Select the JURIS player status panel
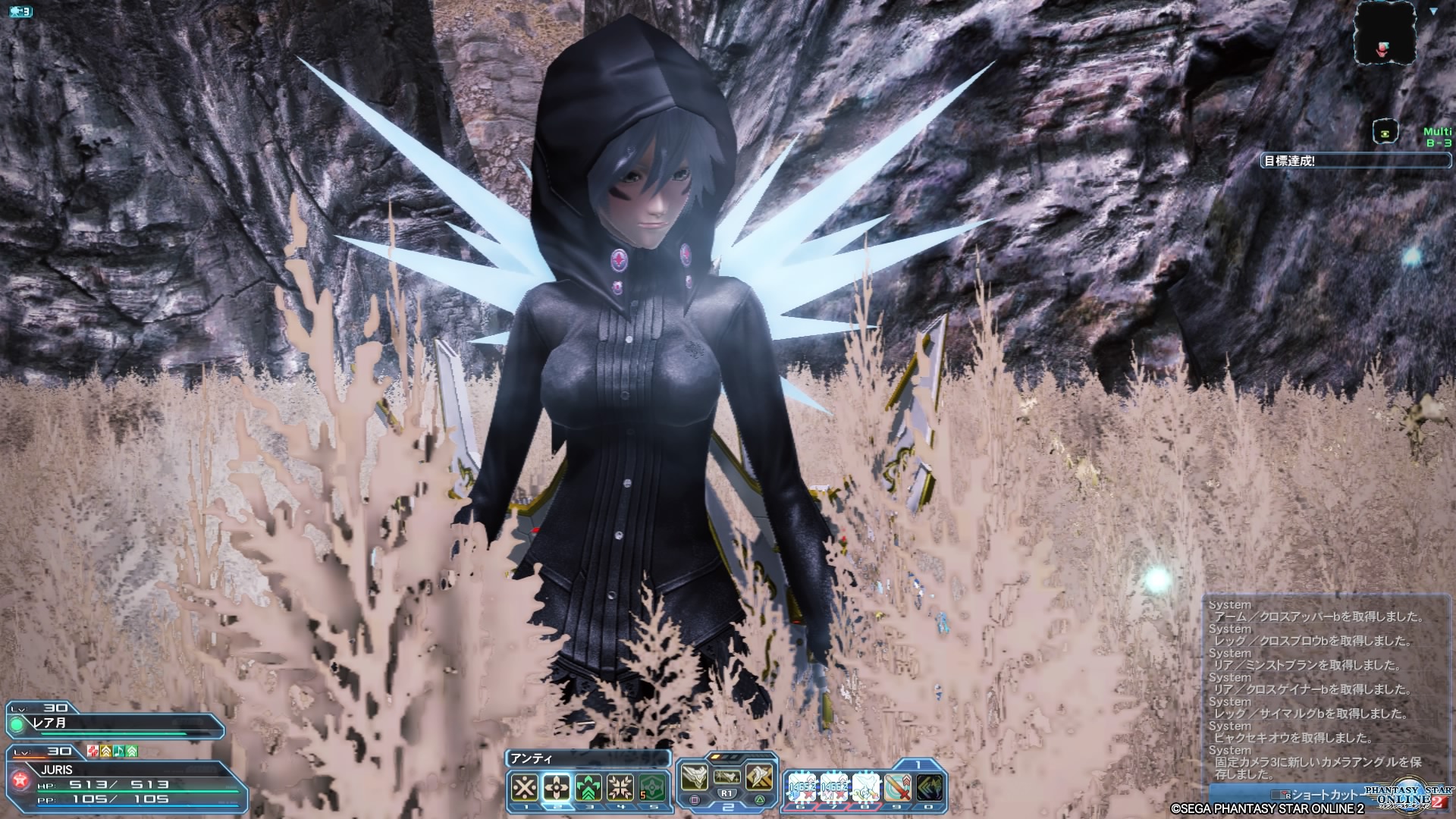The image size is (1456, 819). coord(125,780)
